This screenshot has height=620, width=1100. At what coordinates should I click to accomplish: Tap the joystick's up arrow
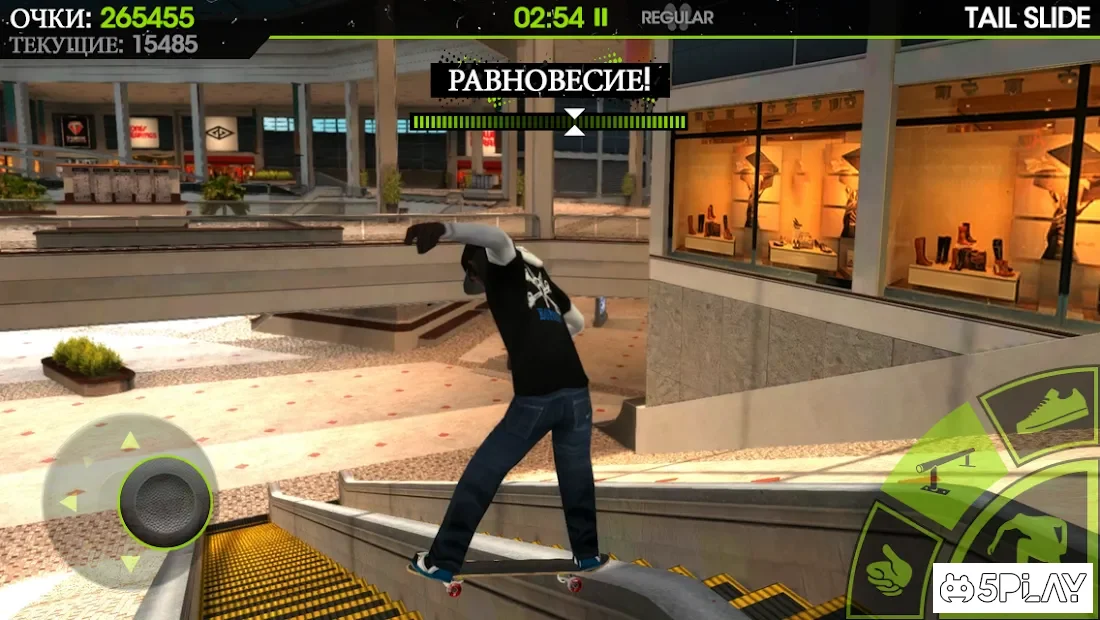[x=130, y=441]
